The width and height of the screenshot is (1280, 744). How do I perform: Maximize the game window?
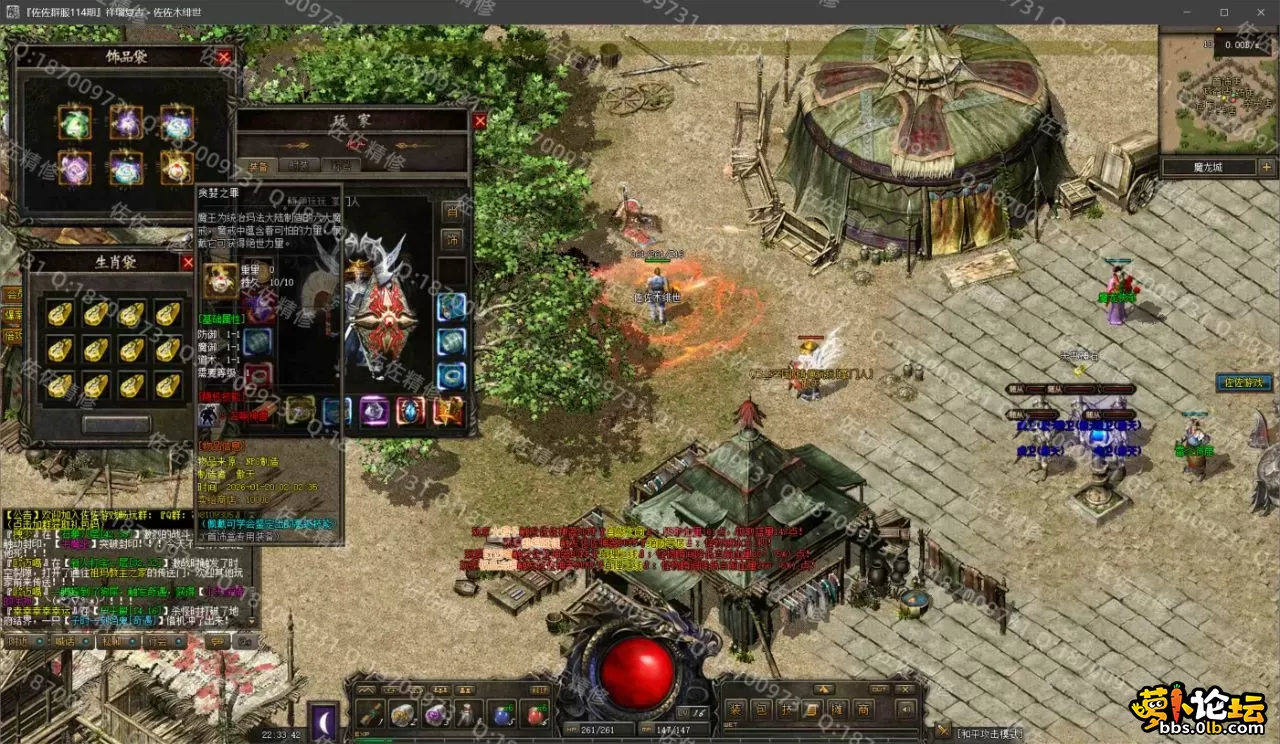pos(1224,12)
